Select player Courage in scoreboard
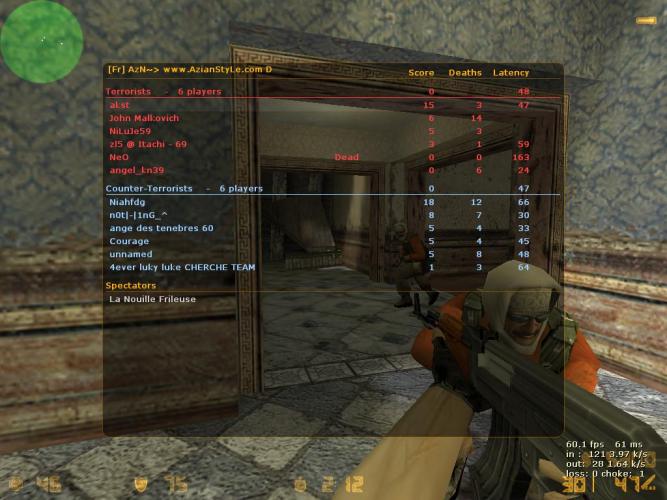Image resolution: width=667 pixels, height=500 pixels. point(129,241)
